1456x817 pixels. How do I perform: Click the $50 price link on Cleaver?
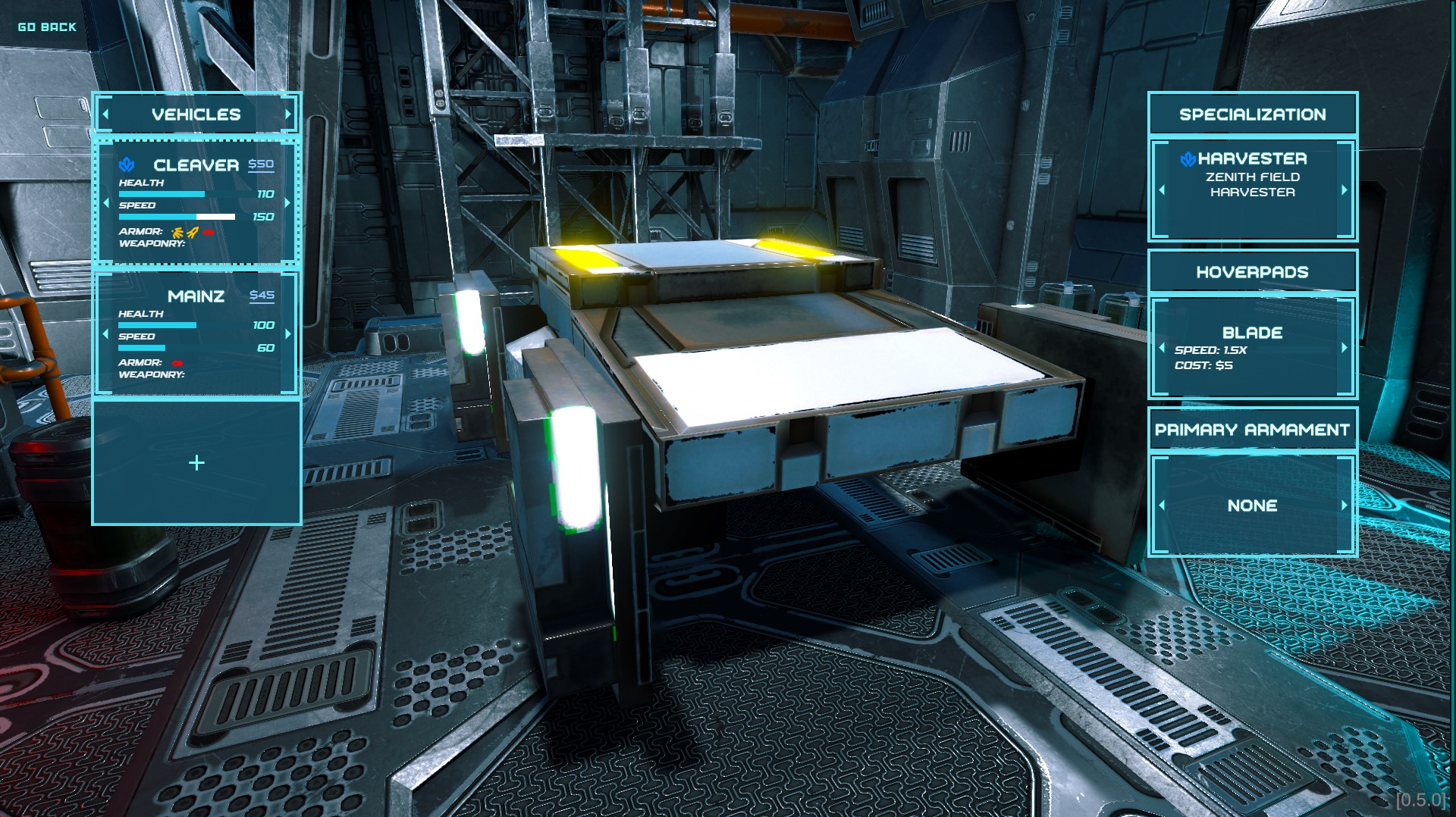(x=261, y=164)
